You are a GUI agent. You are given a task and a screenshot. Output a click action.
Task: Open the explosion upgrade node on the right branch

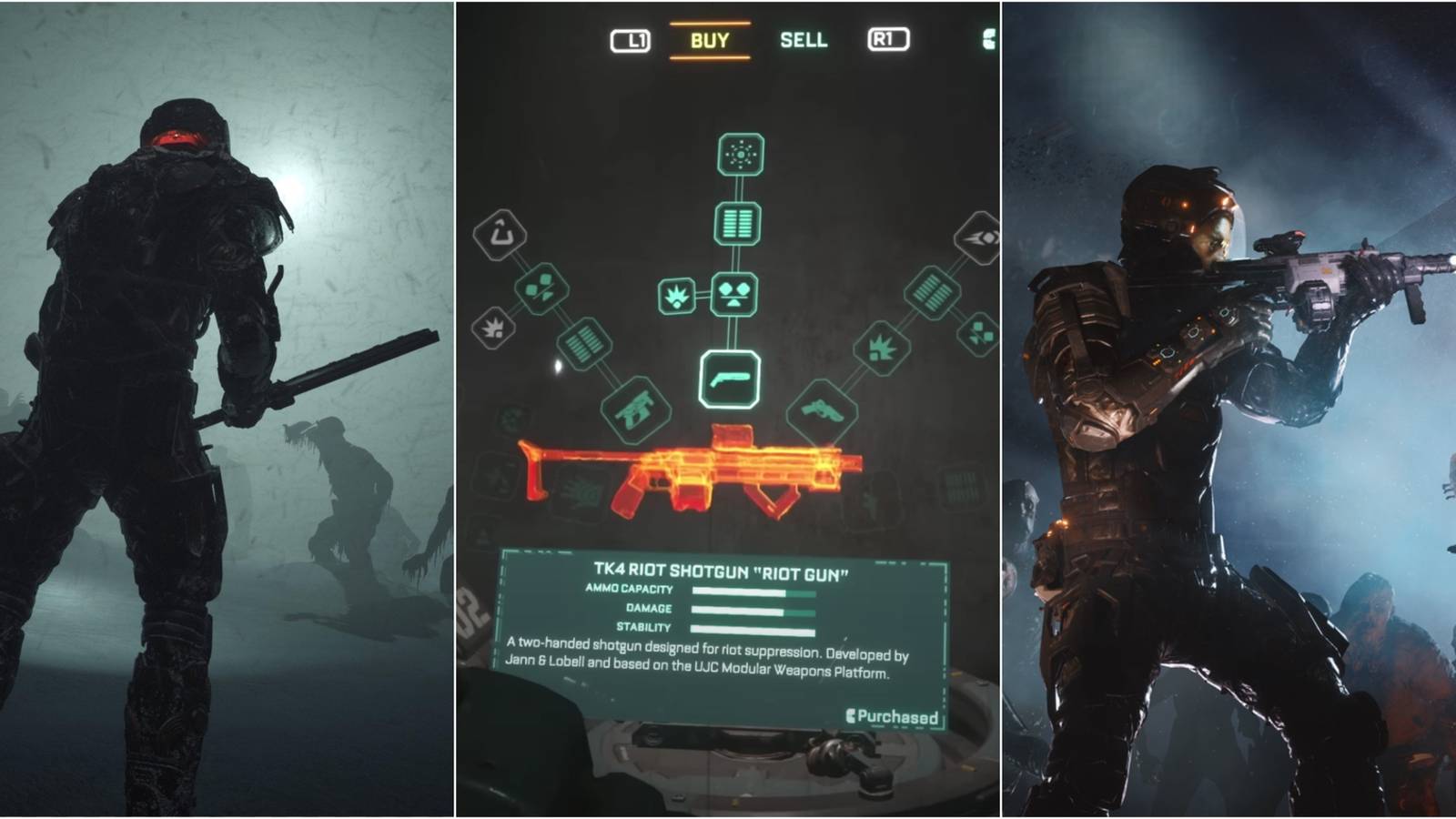coord(881,349)
